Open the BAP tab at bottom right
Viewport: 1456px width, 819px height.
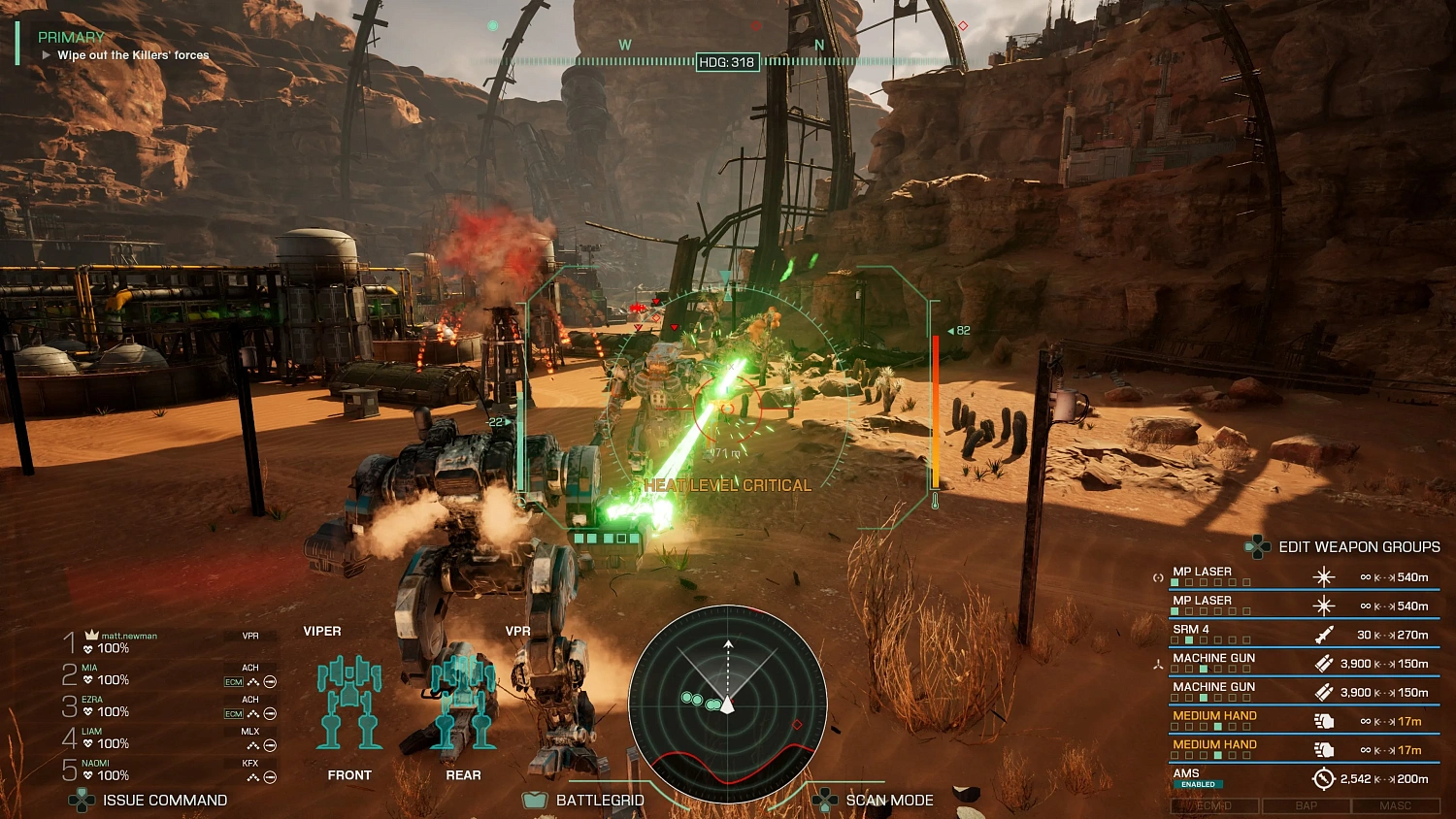(x=1305, y=805)
